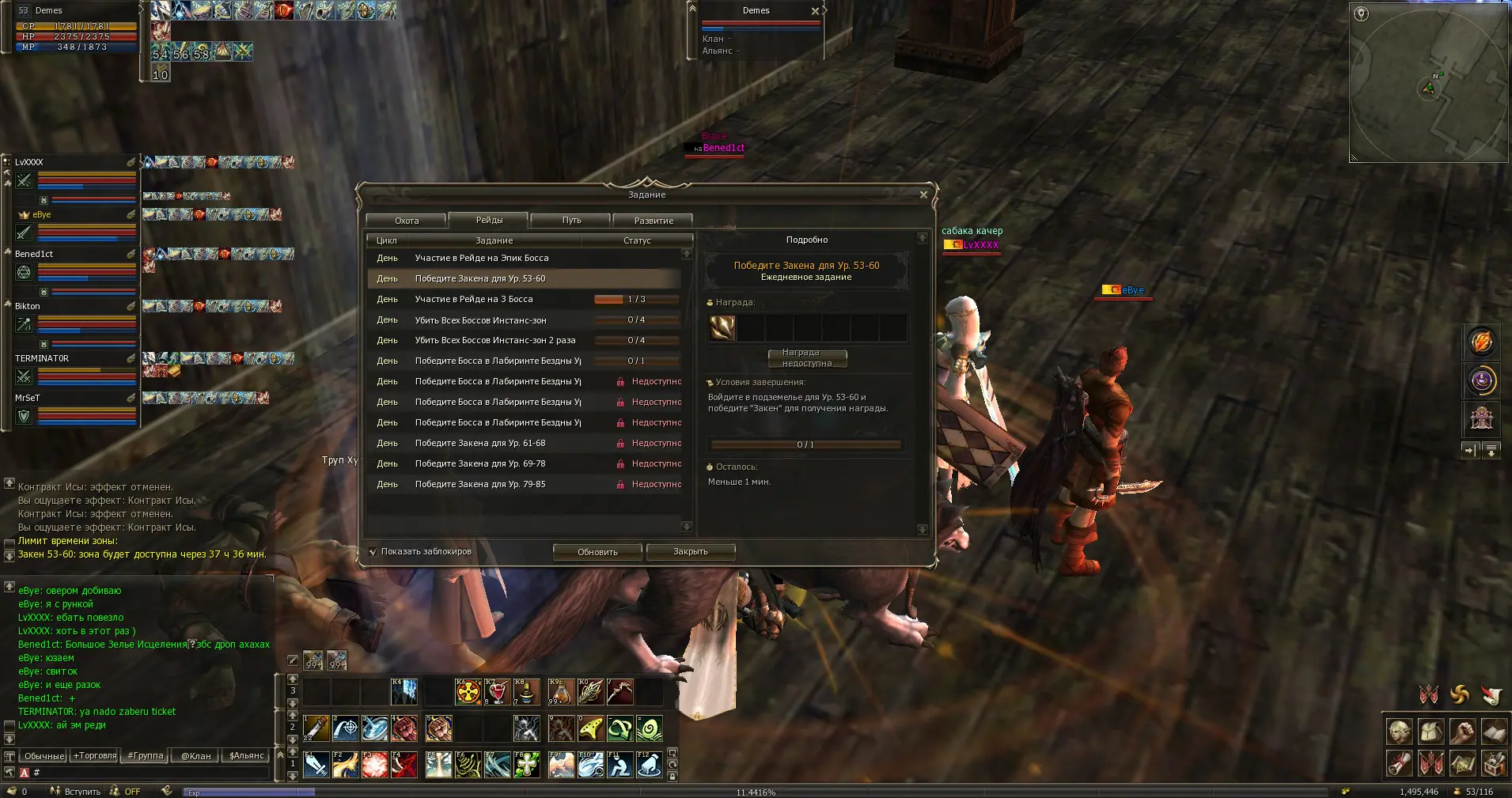Click the Обновить button
The height and width of the screenshot is (798, 1512).
click(597, 552)
